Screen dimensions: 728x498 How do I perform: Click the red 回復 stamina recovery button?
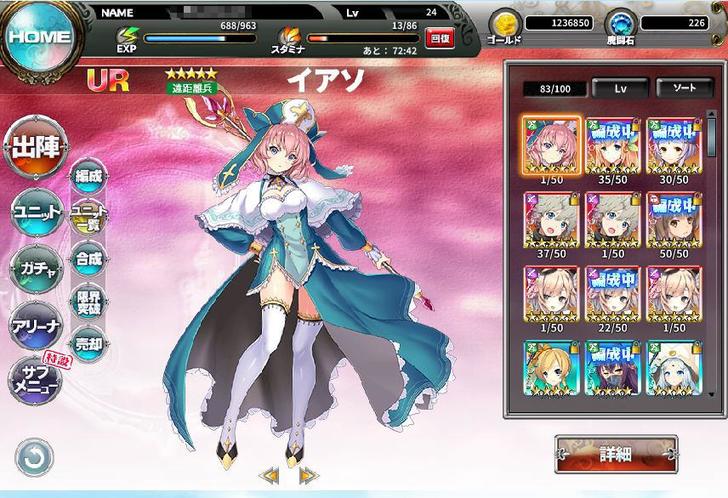click(x=438, y=38)
